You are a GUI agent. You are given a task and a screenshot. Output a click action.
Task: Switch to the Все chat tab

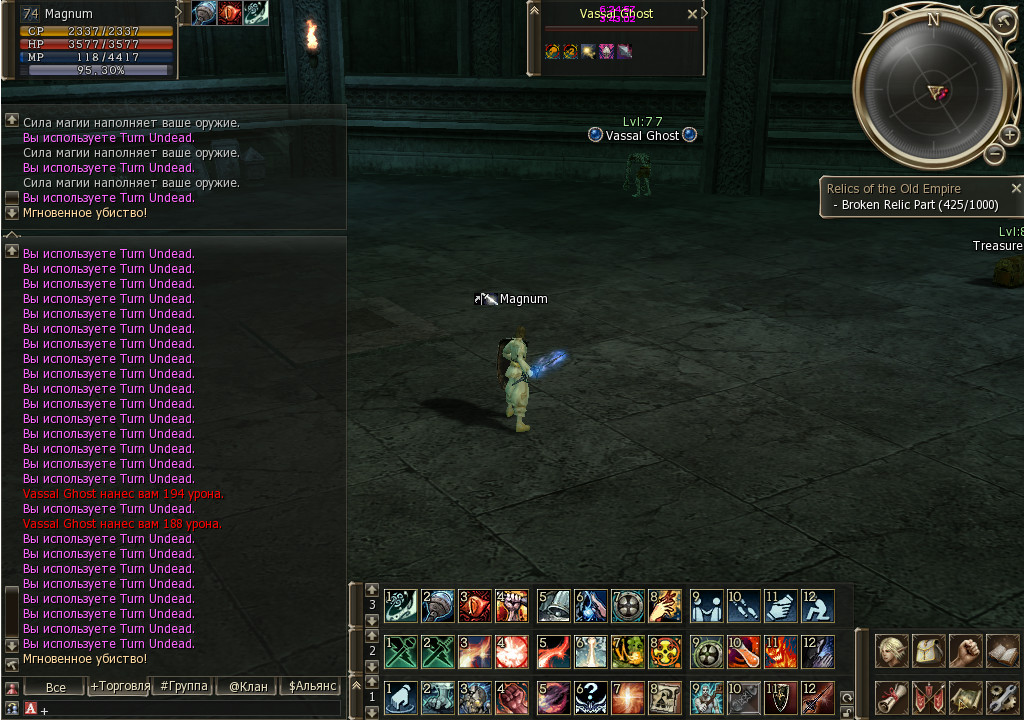pyautogui.click(x=55, y=686)
